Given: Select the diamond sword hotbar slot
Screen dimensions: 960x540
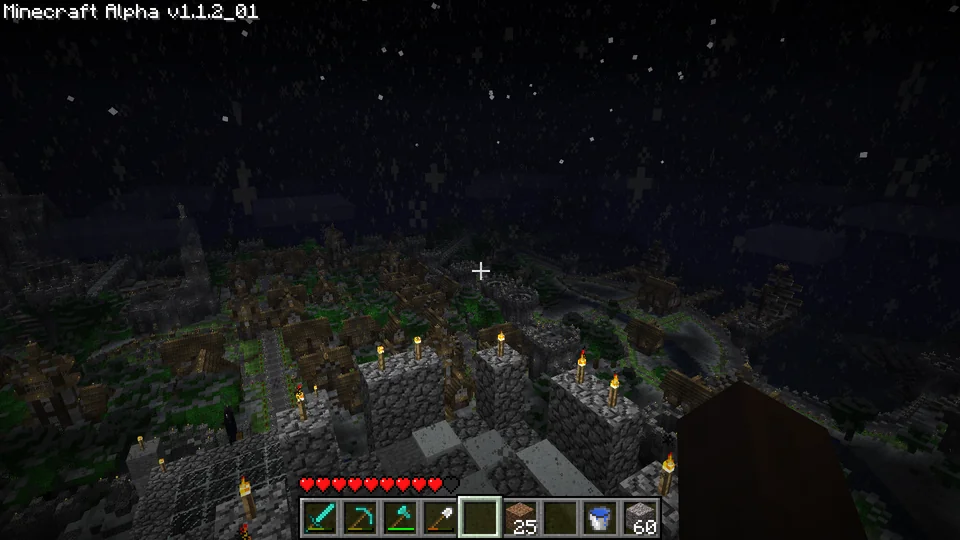Looking at the screenshot, I should click(320, 517).
